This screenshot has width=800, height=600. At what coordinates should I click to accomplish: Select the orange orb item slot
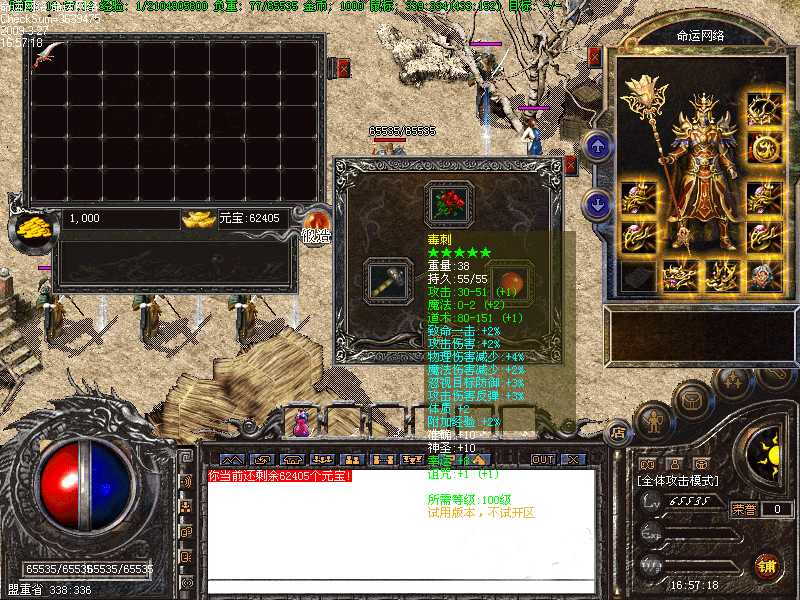point(511,281)
